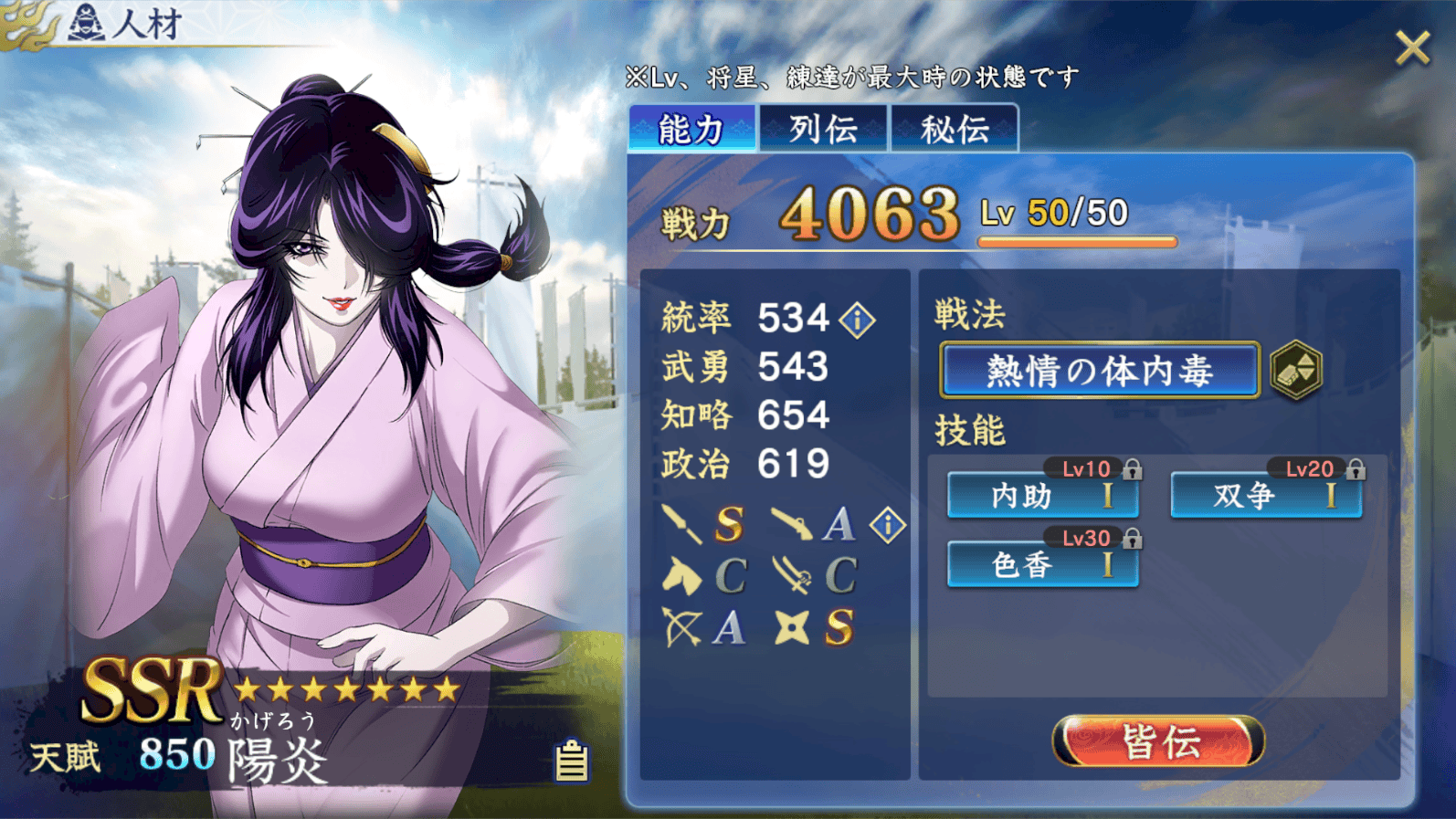This screenshot has height=819, width=1456.
Task: Open troop aptitude info icon
Action: coord(887,525)
